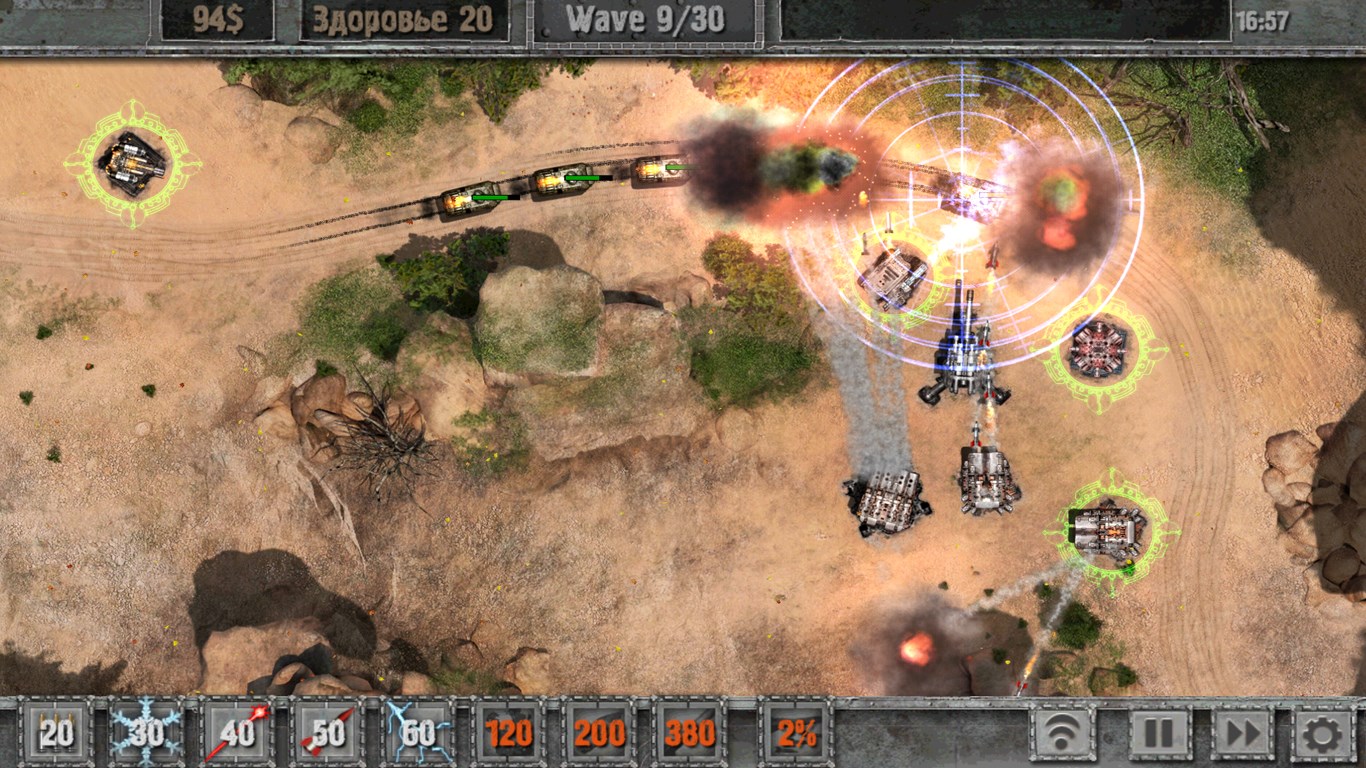This screenshot has height=768, width=1366.
Task: Click the 2% bonus slot
Action: [796, 733]
